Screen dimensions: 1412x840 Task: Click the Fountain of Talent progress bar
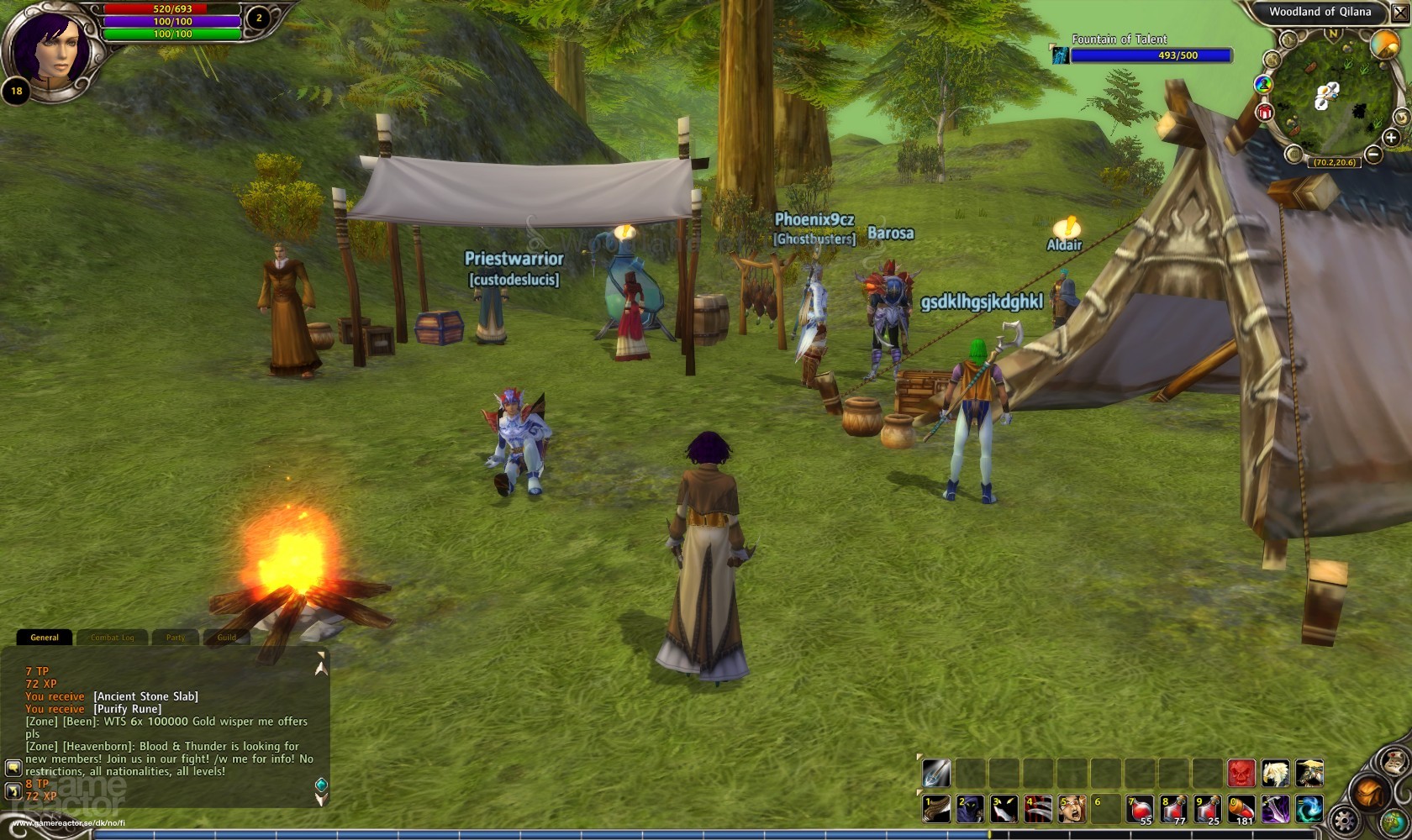point(1151,55)
